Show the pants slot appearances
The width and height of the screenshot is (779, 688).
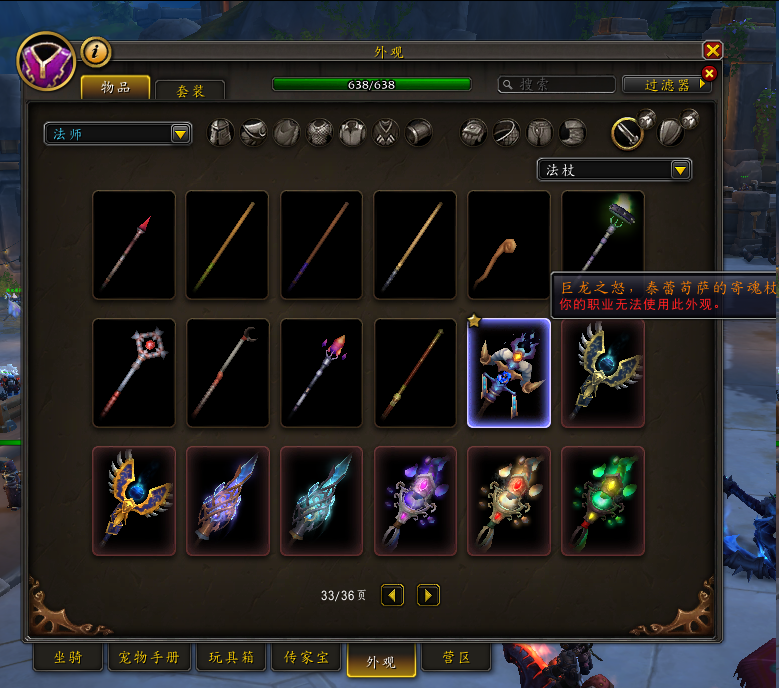coord(540,132)
